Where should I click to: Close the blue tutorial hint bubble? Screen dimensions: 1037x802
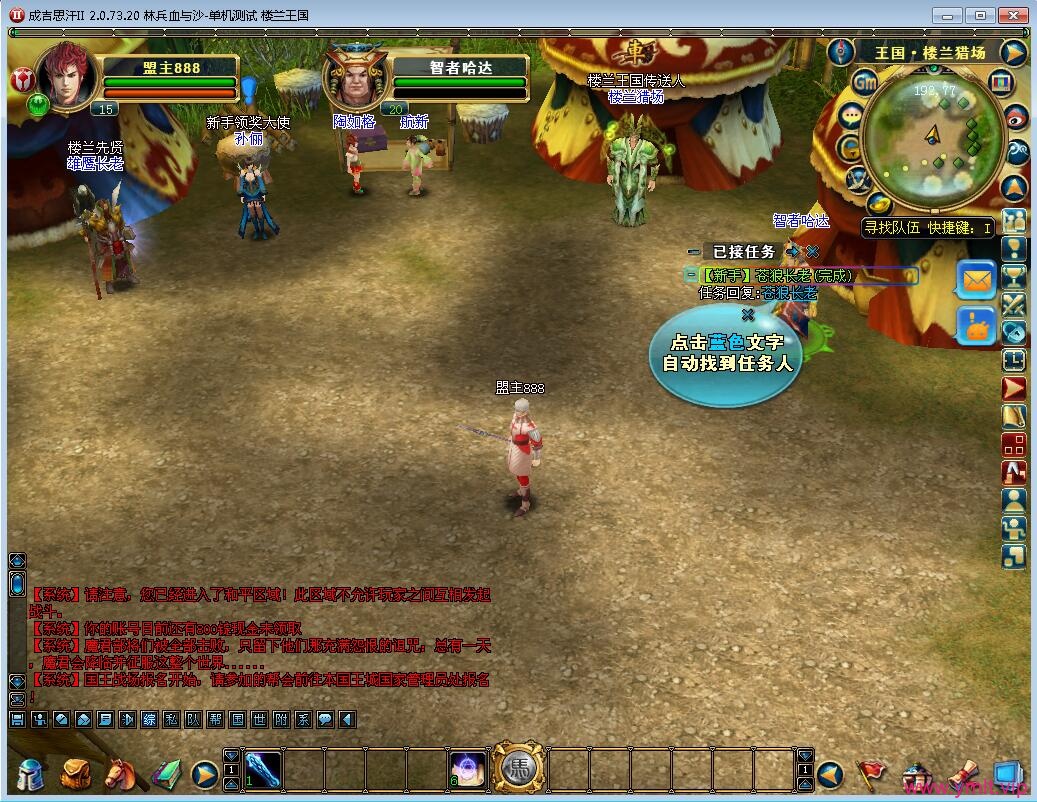click(747, 314)
